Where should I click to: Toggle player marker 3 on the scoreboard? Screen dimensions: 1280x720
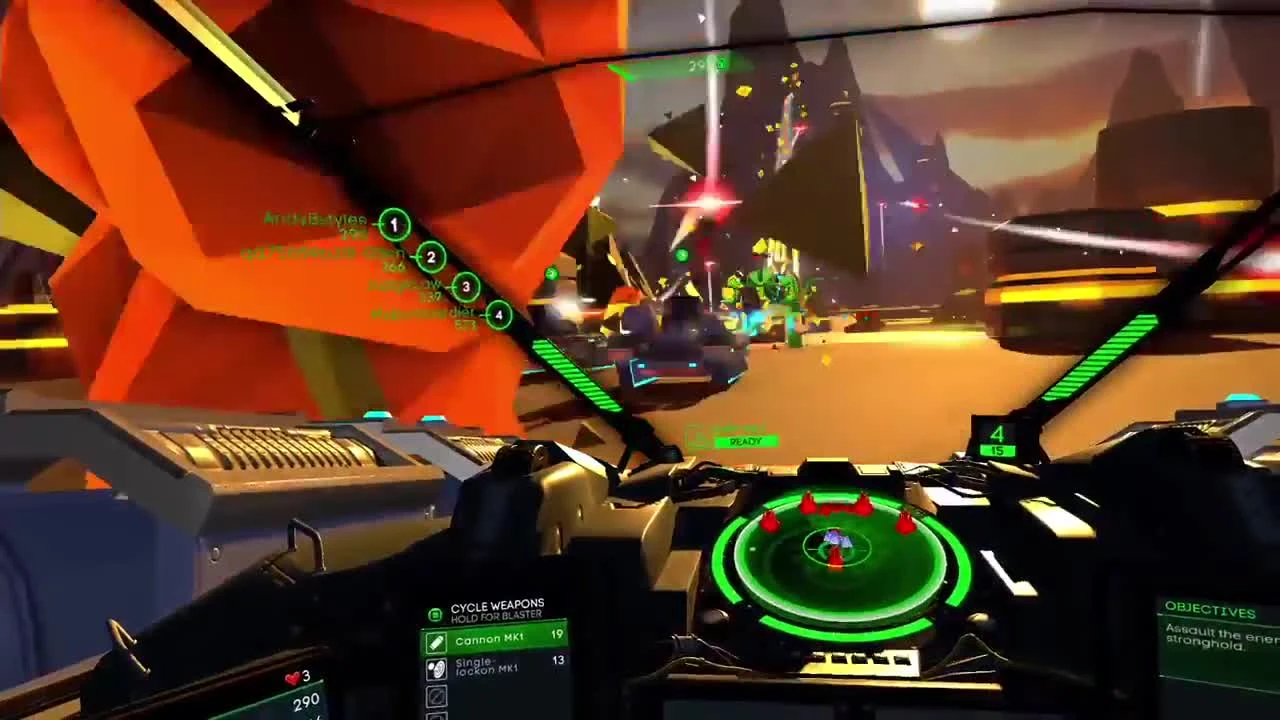[x=465, y=288]
